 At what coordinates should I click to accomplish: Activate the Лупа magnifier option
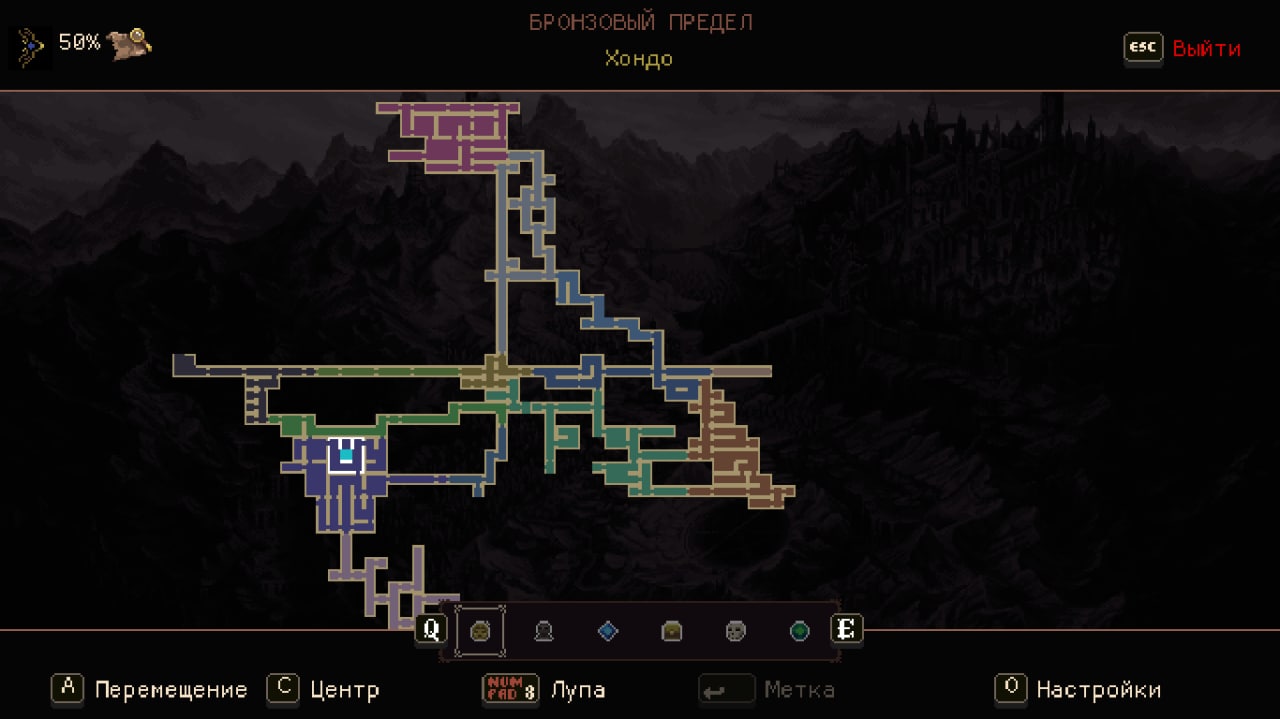[x=577, y=689]
